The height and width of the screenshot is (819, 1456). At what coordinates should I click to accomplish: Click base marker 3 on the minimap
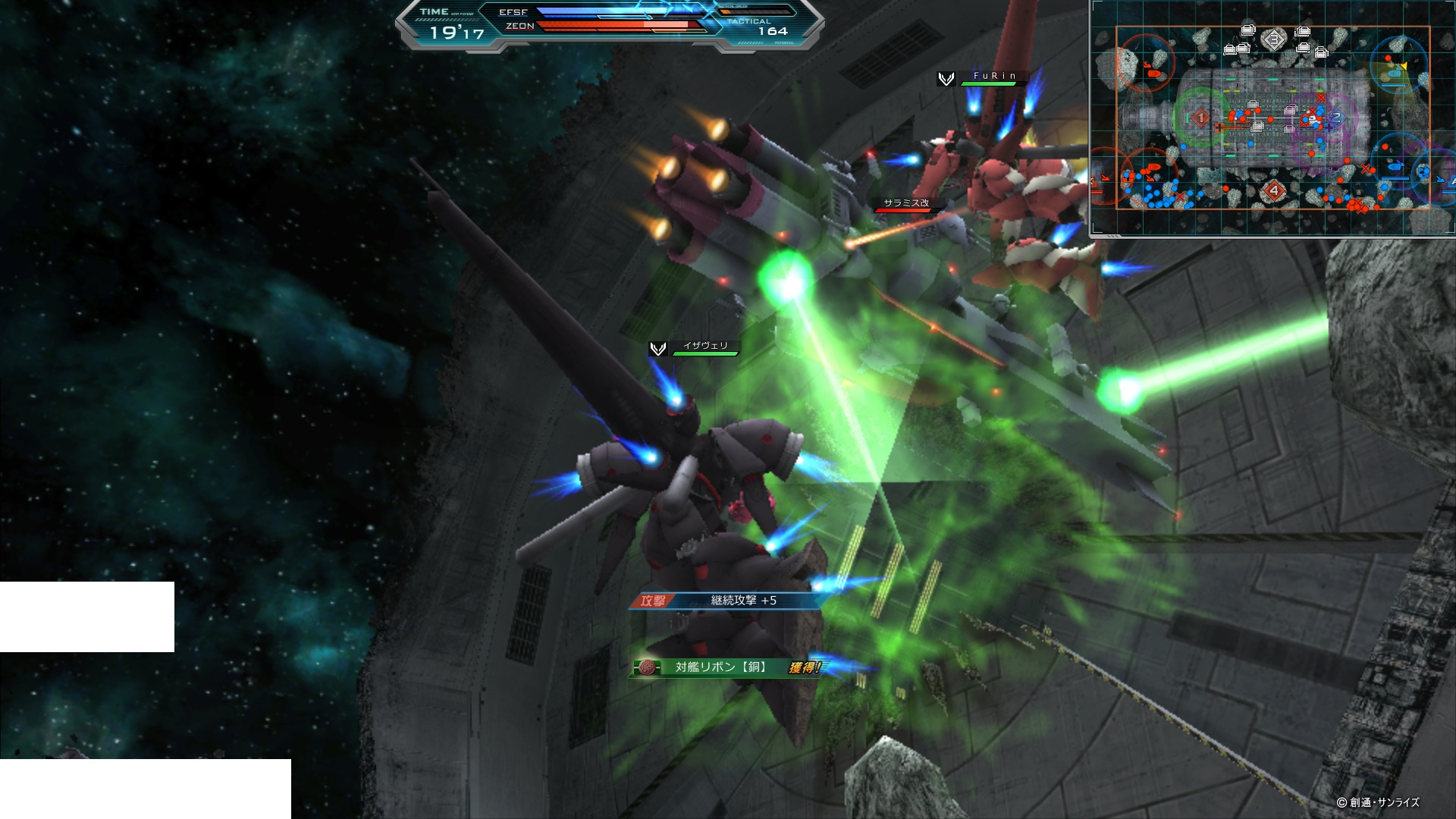click(x=1273, y=39)
